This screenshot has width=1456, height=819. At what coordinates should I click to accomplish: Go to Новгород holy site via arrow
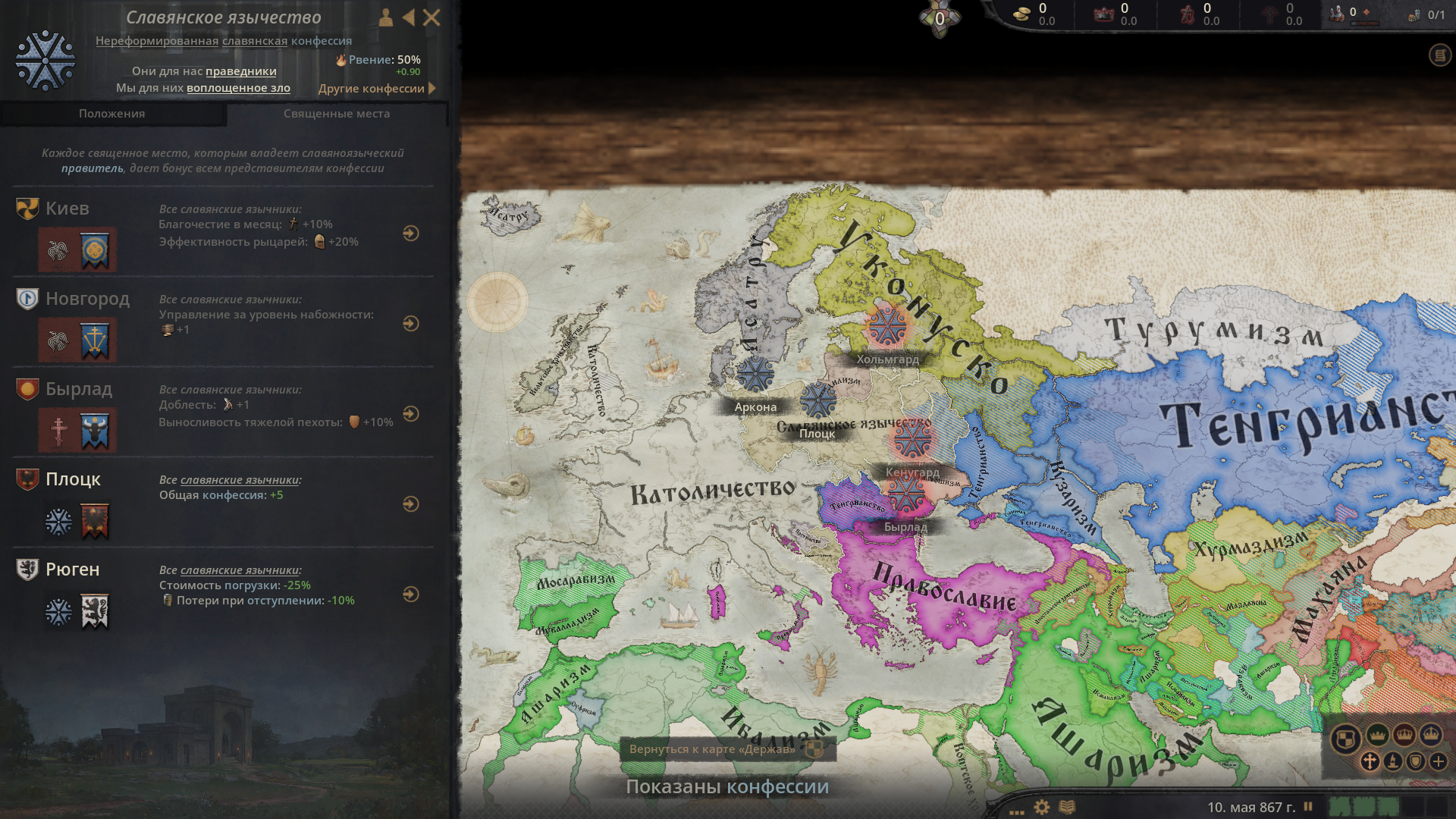pos(411,324)
